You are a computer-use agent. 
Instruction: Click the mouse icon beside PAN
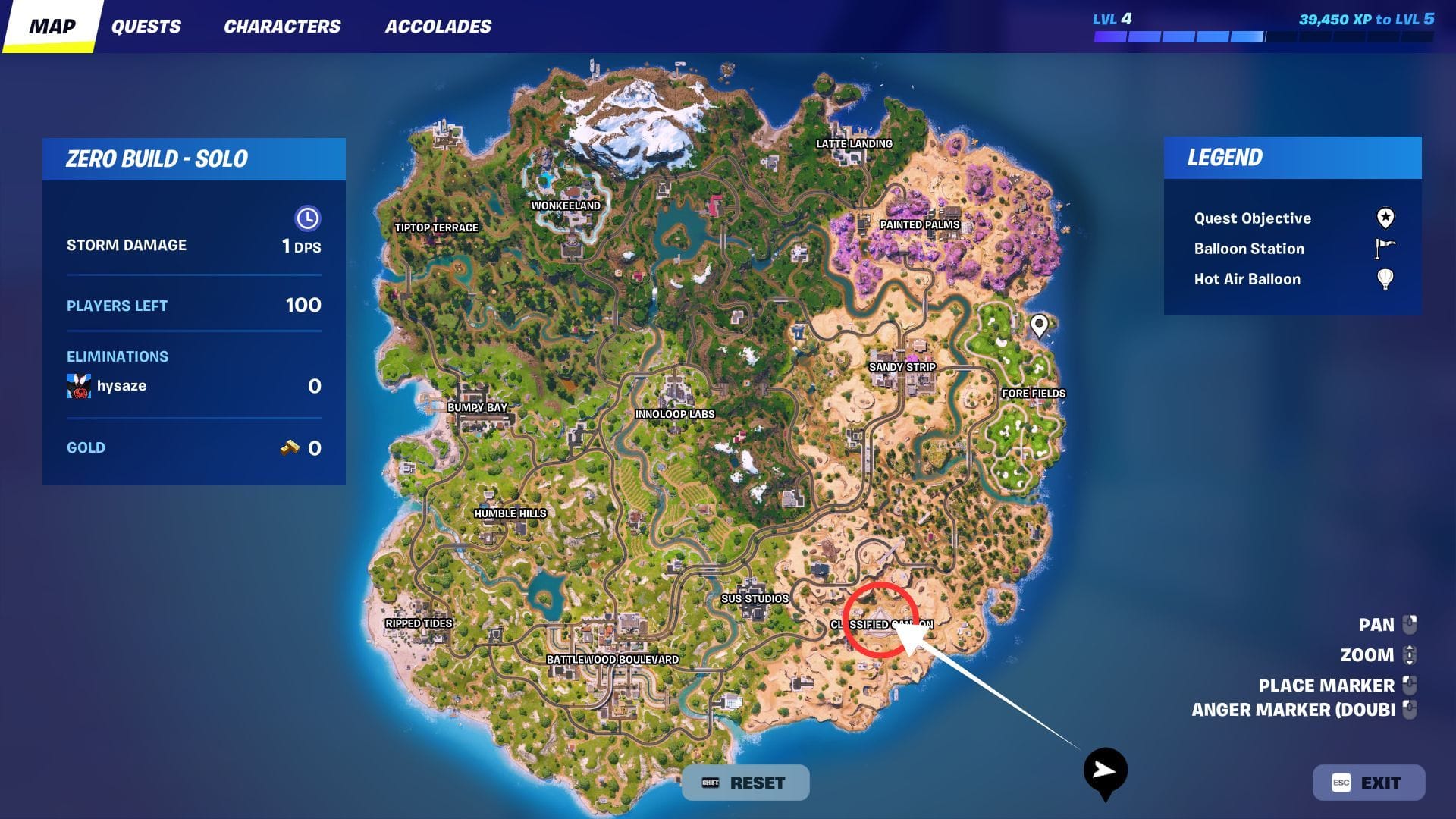[1410, 624]
